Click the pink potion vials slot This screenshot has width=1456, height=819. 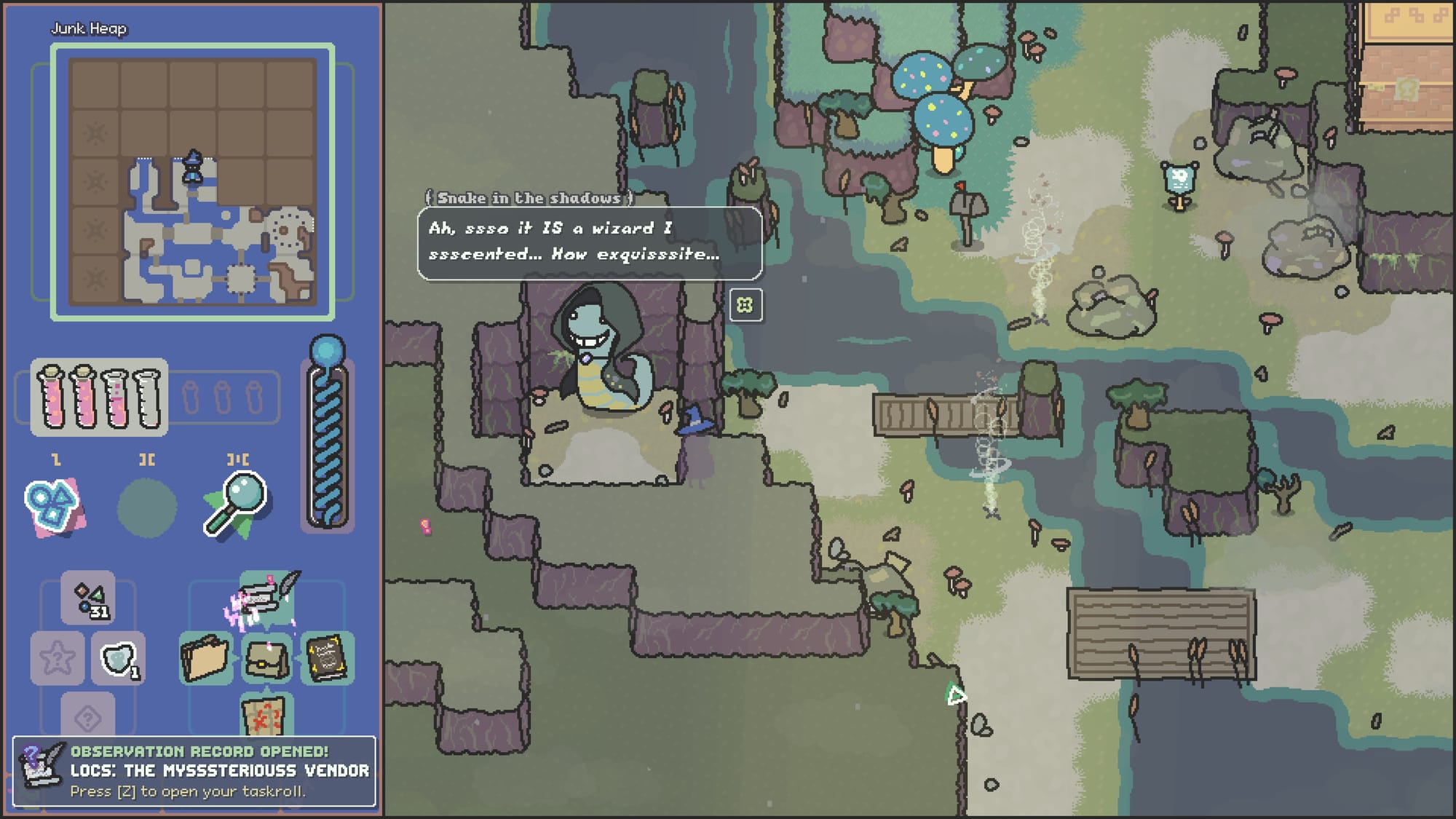99,397
